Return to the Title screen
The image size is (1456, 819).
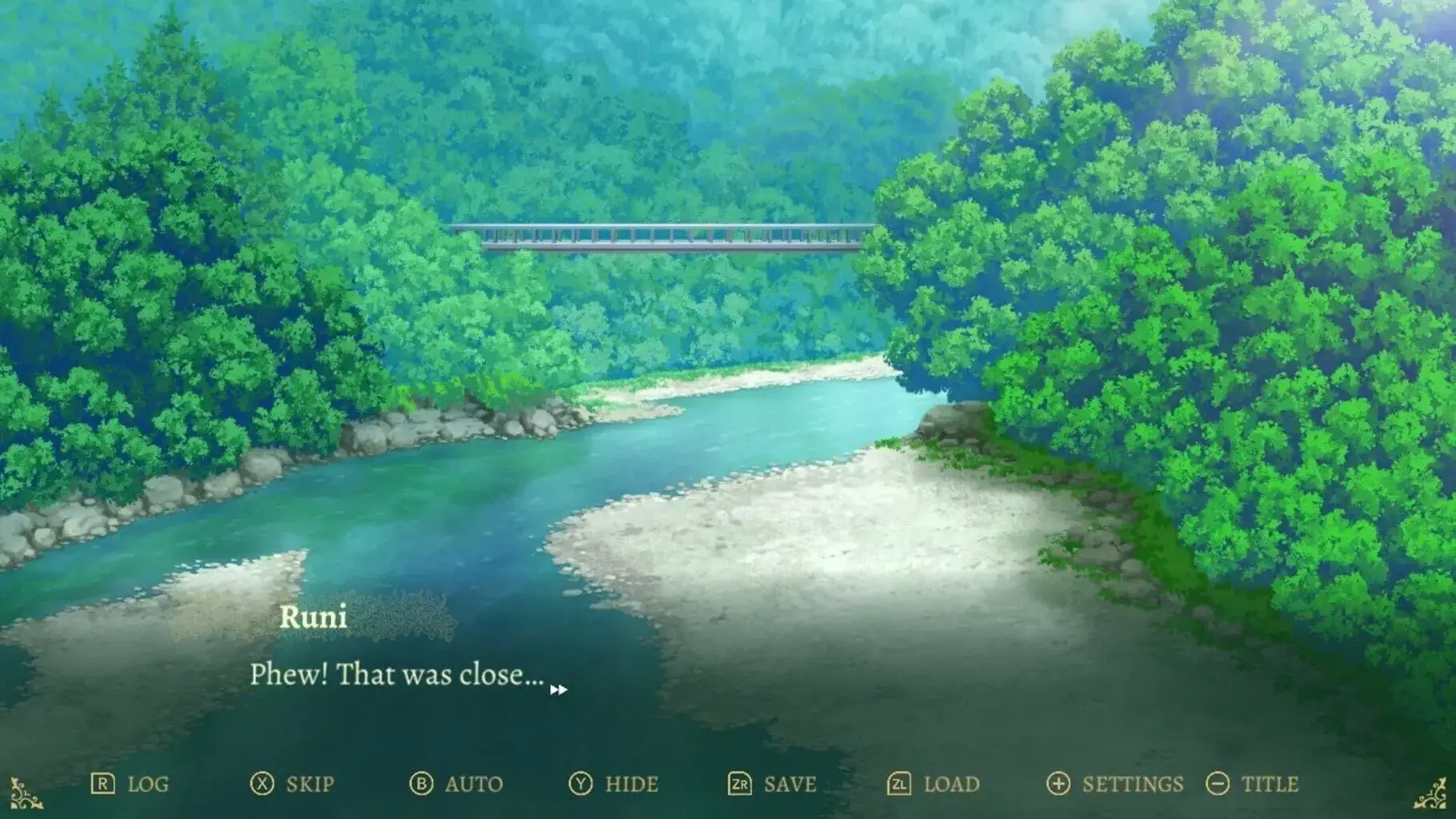(x=1252, y=784)
